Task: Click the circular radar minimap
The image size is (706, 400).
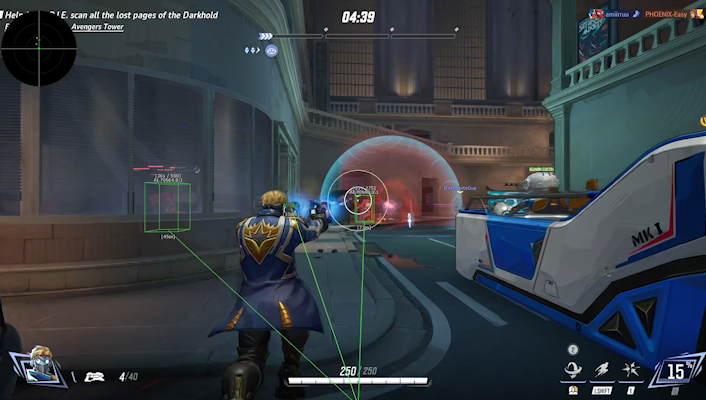Action: 38,45
